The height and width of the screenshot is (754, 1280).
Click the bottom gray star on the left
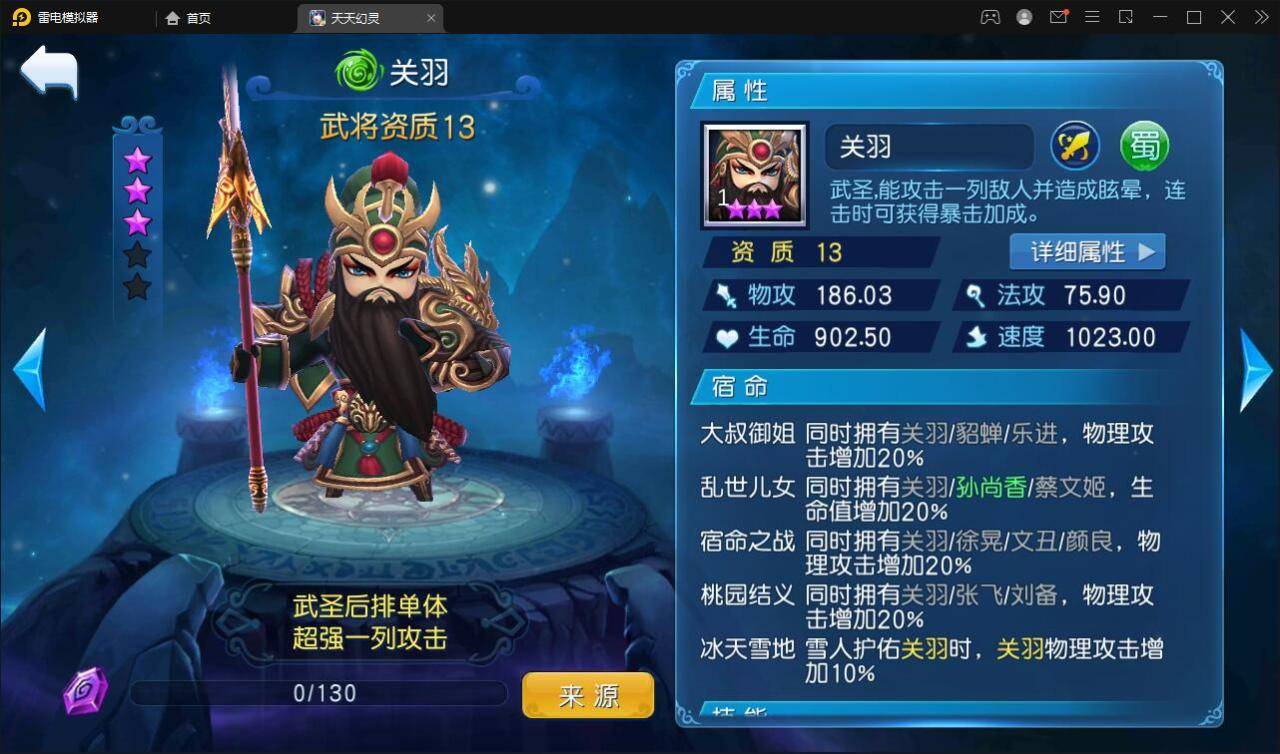tap(138, 287)
